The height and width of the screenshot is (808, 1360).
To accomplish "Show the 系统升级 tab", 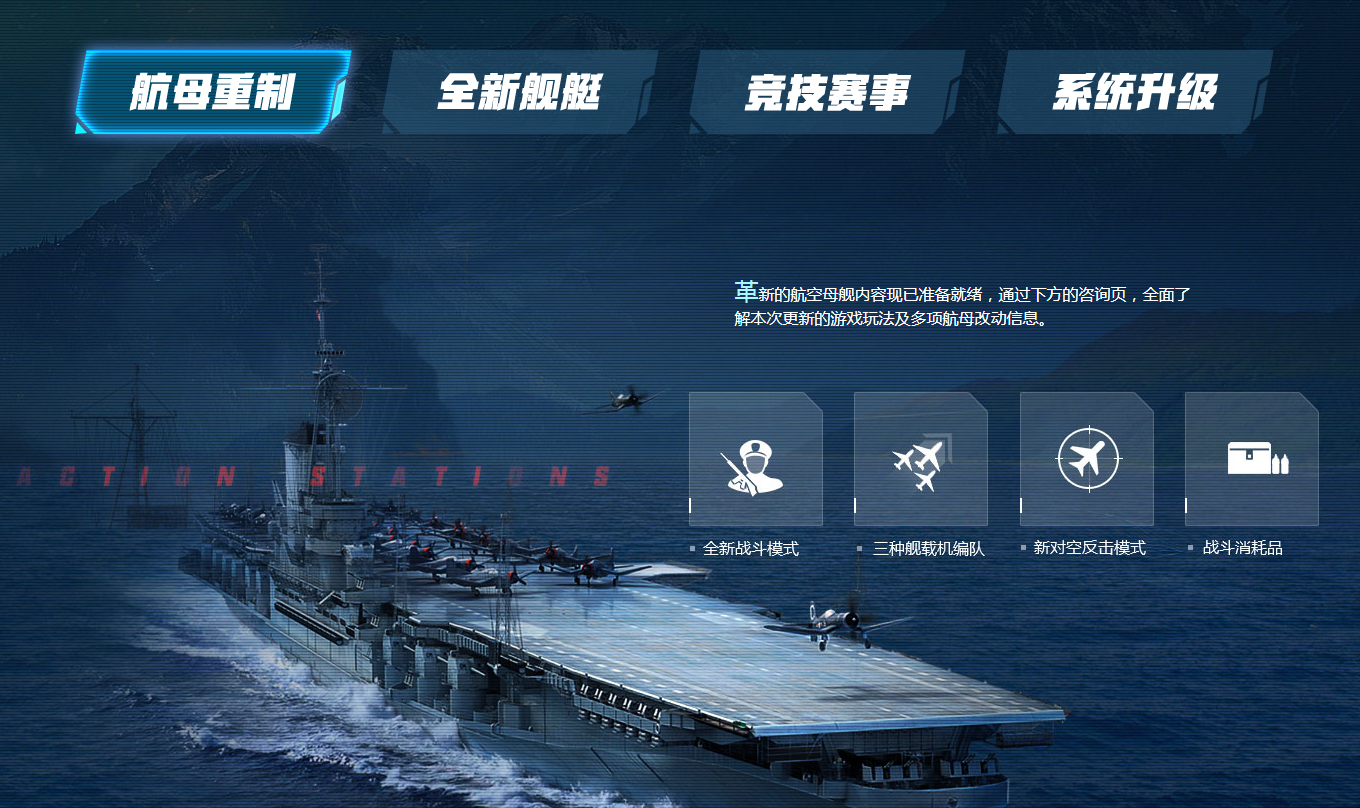I will click(x=1135, y=92).
